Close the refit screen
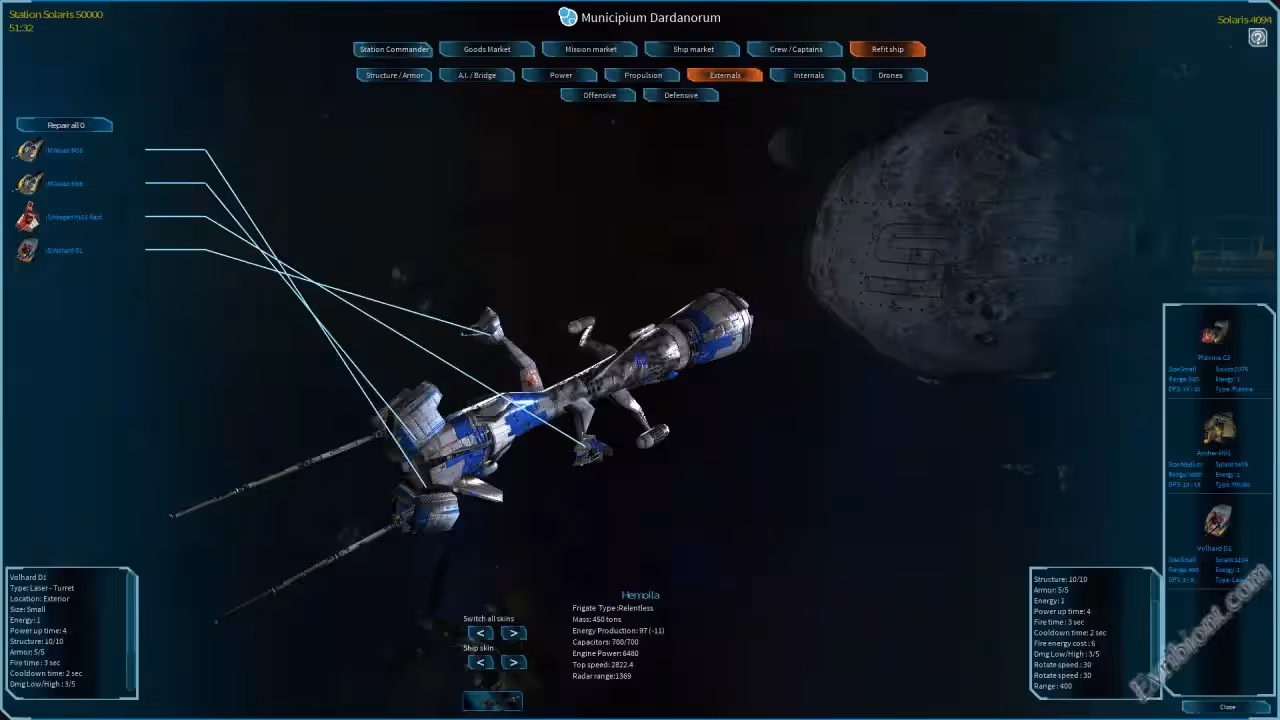Screen dimensions: 1280x720 1227,707
